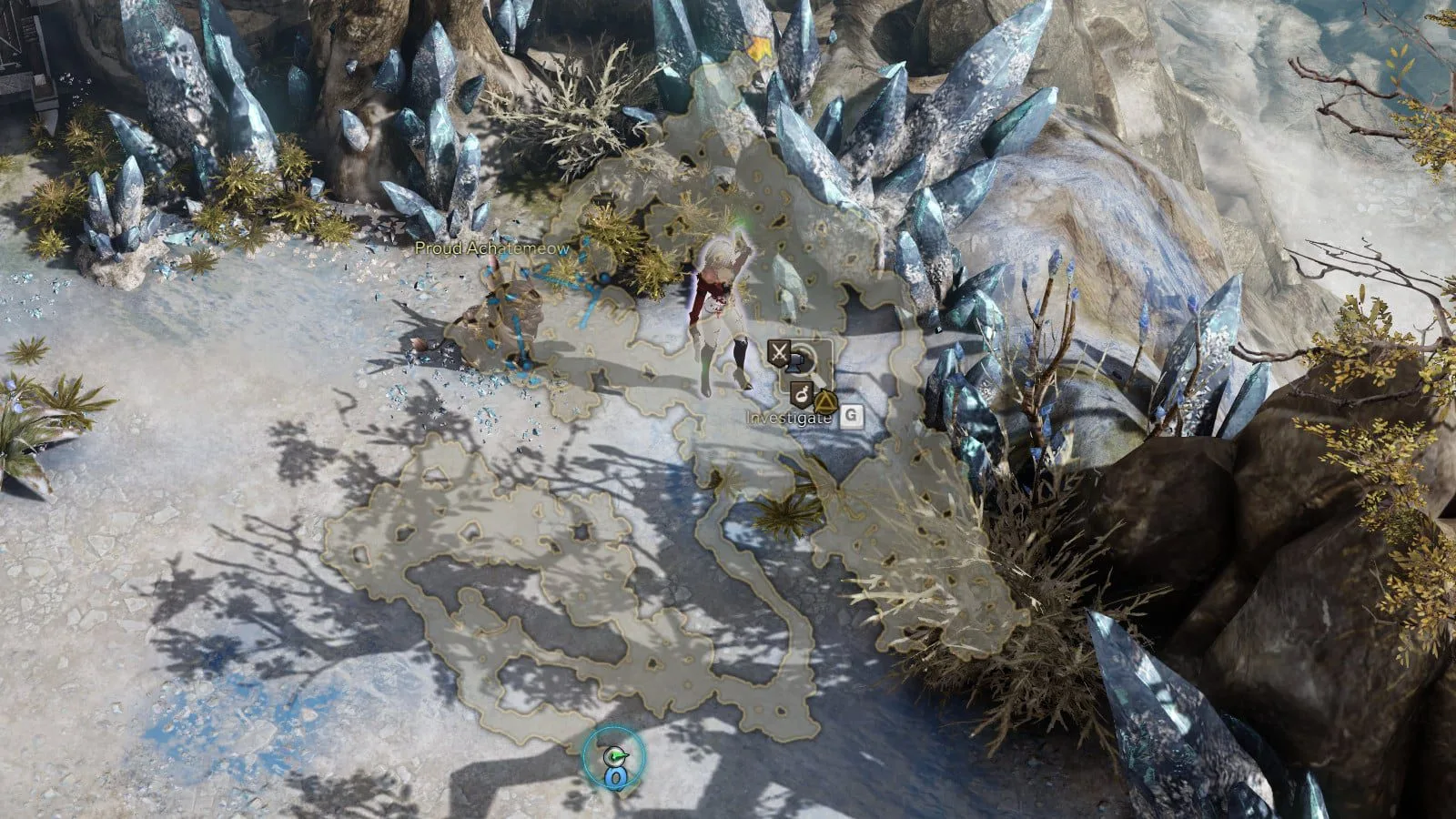
Task: Select the potion flask map marker
Action: (801, 393)
